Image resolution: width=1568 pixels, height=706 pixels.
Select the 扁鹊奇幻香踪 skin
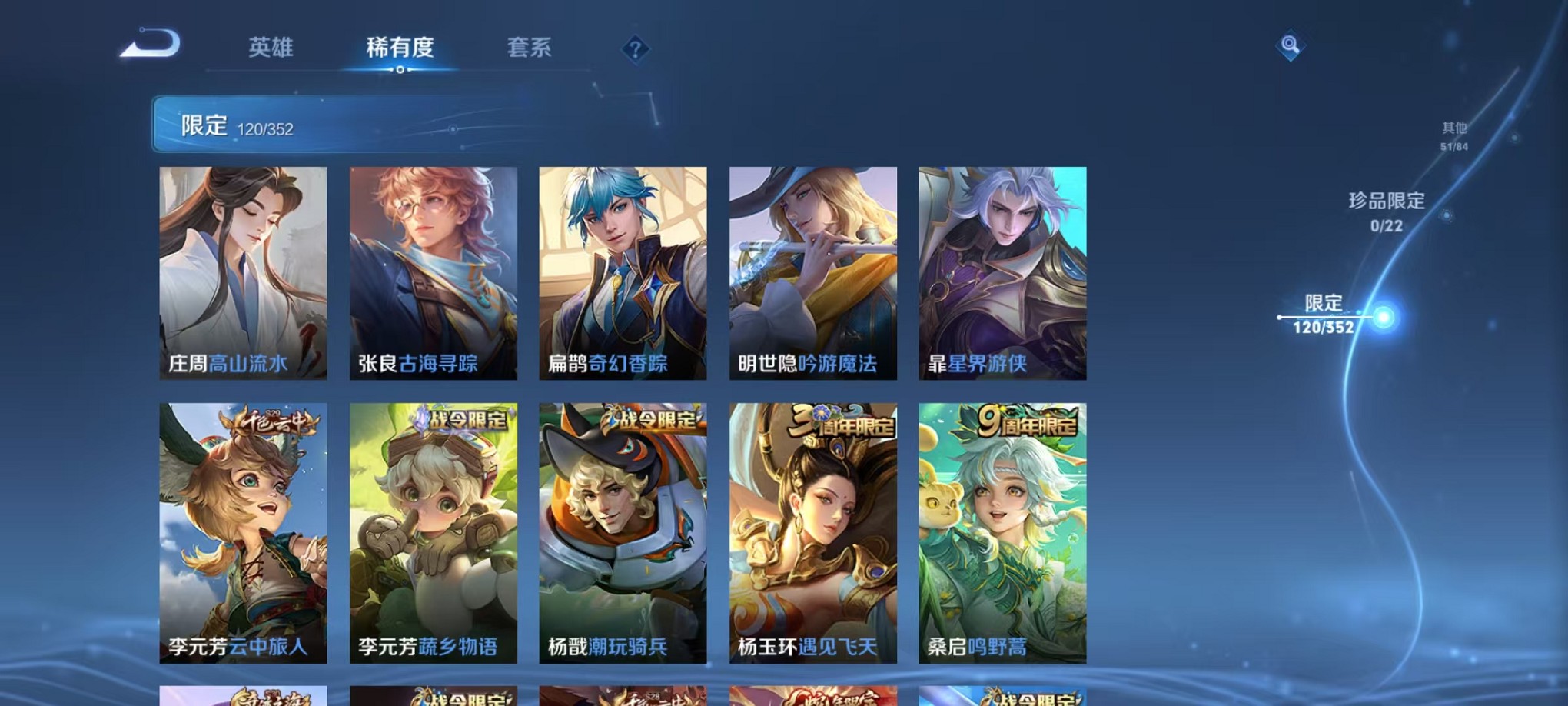pyautogui.click(x=624, y=273)
